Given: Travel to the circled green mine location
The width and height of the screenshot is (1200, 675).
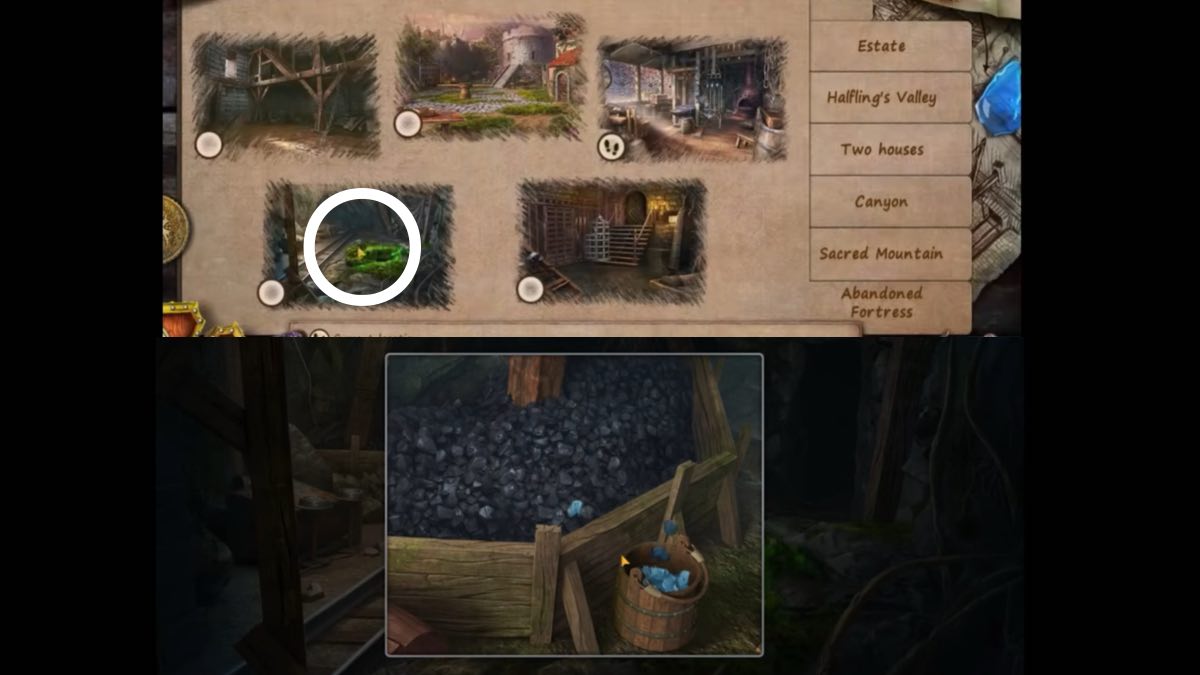Looking at the screenshot, I should (360, 246).
